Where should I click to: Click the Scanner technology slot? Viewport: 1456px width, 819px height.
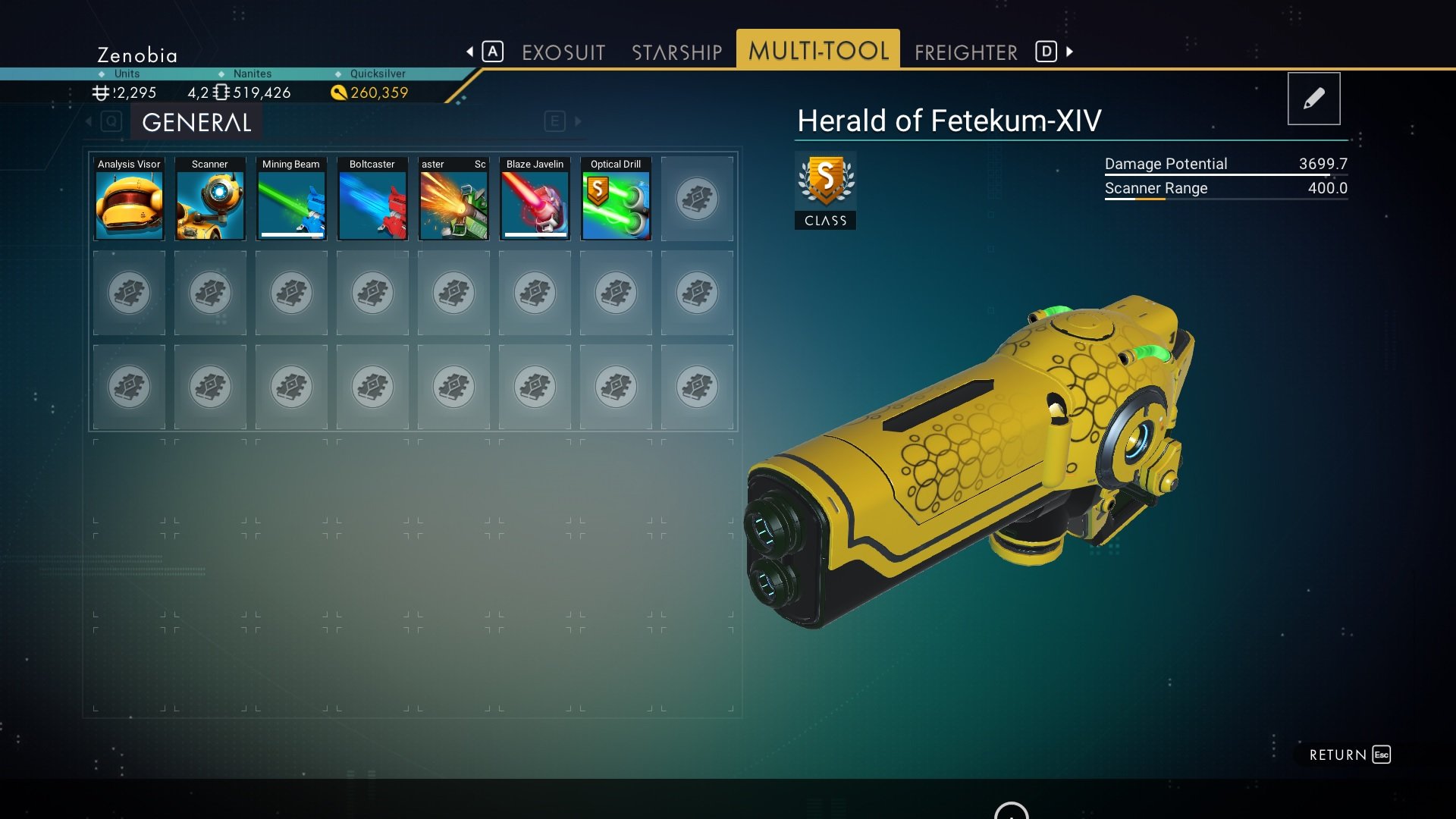pos(210,199)
